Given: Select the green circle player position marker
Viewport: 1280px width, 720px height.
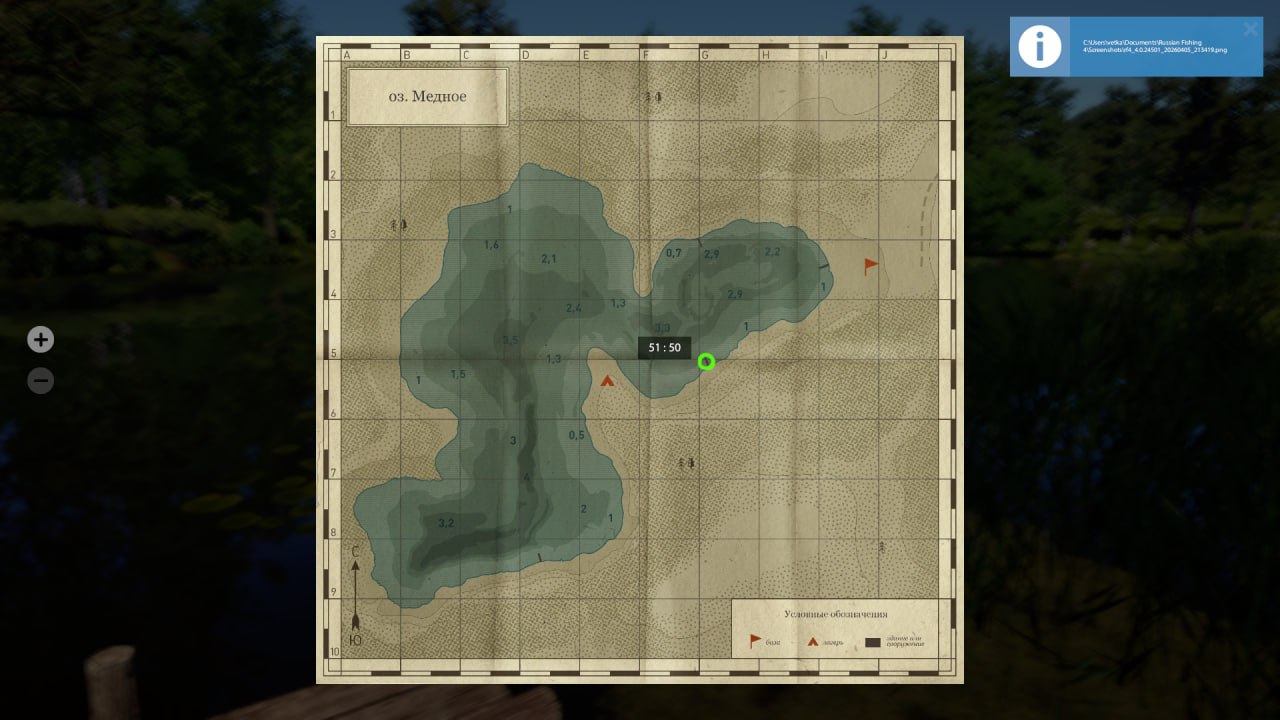Looking at the screenshot, I should (706, 362).
